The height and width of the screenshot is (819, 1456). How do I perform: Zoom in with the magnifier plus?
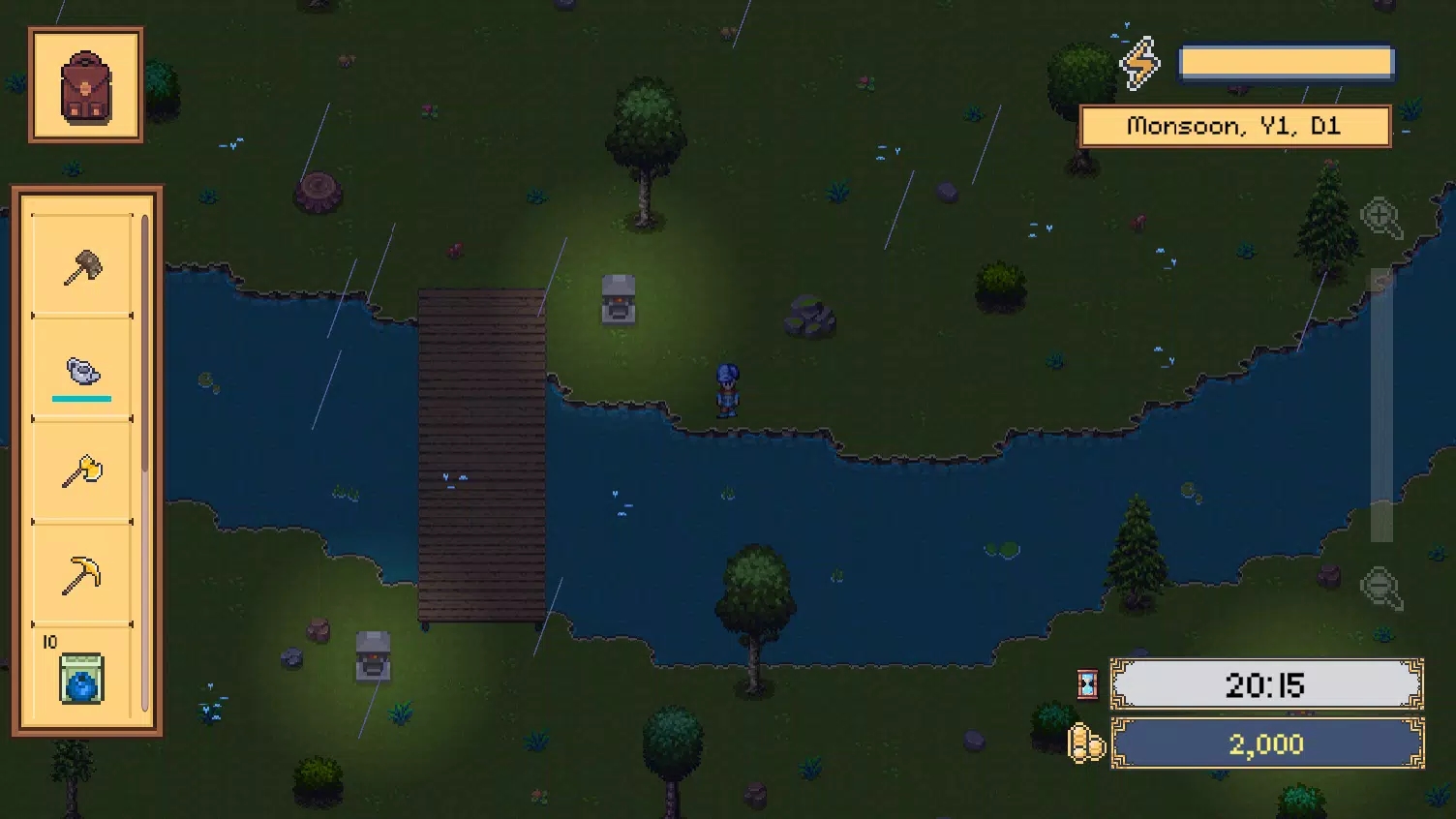click(1380, 219)
